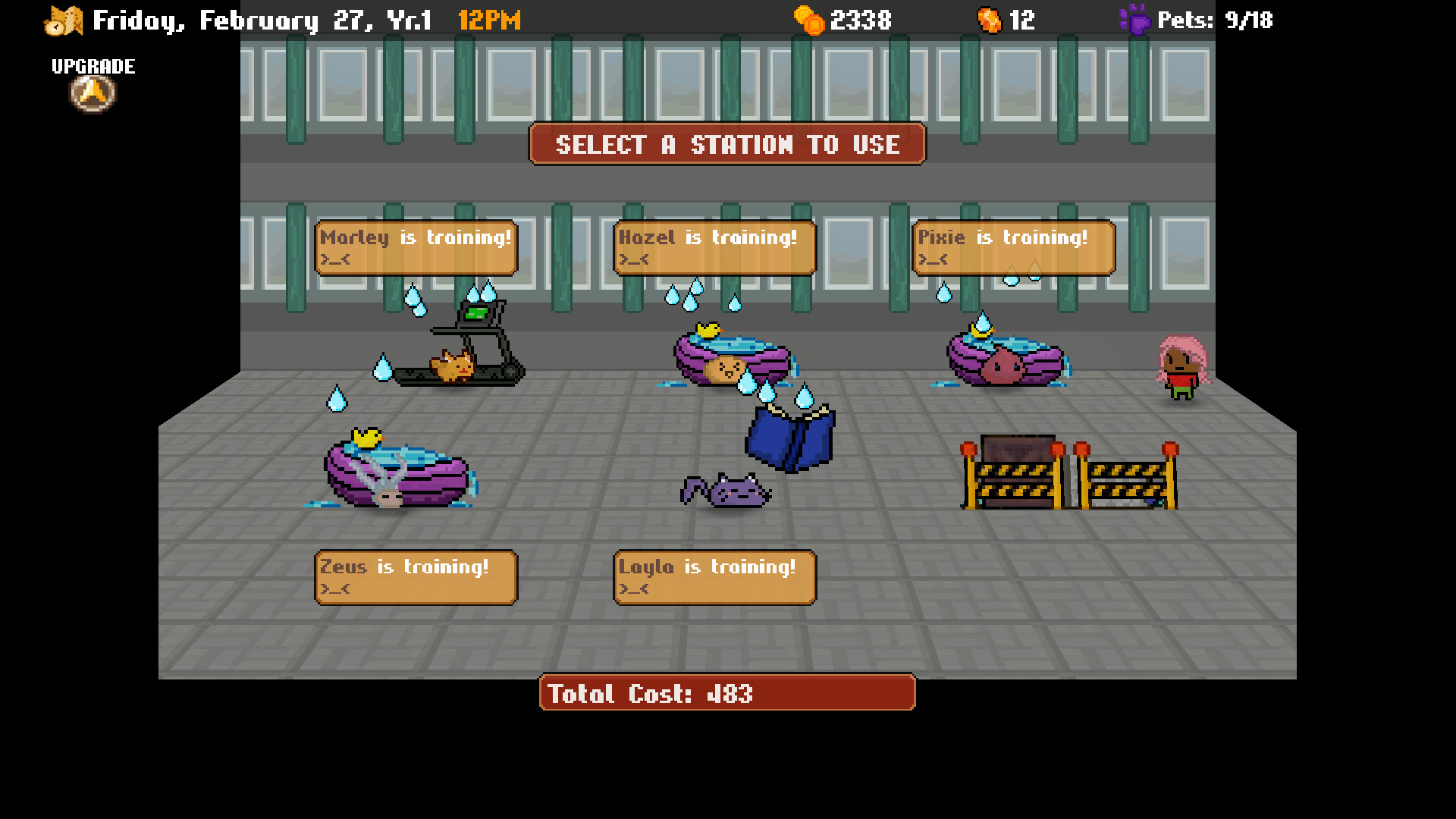Click the Total Cost 483 button
Viewport: 1456px width, 819px height.
(726, 692)
